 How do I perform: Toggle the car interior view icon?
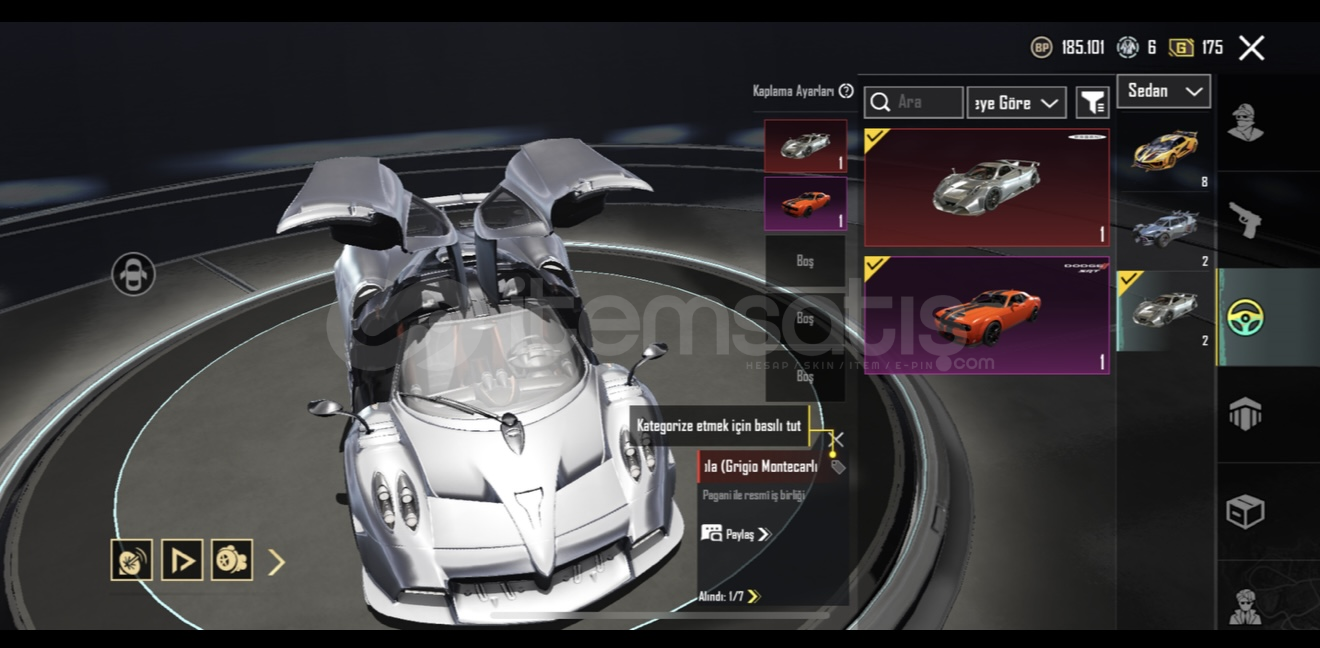click(x=134, y=274)
